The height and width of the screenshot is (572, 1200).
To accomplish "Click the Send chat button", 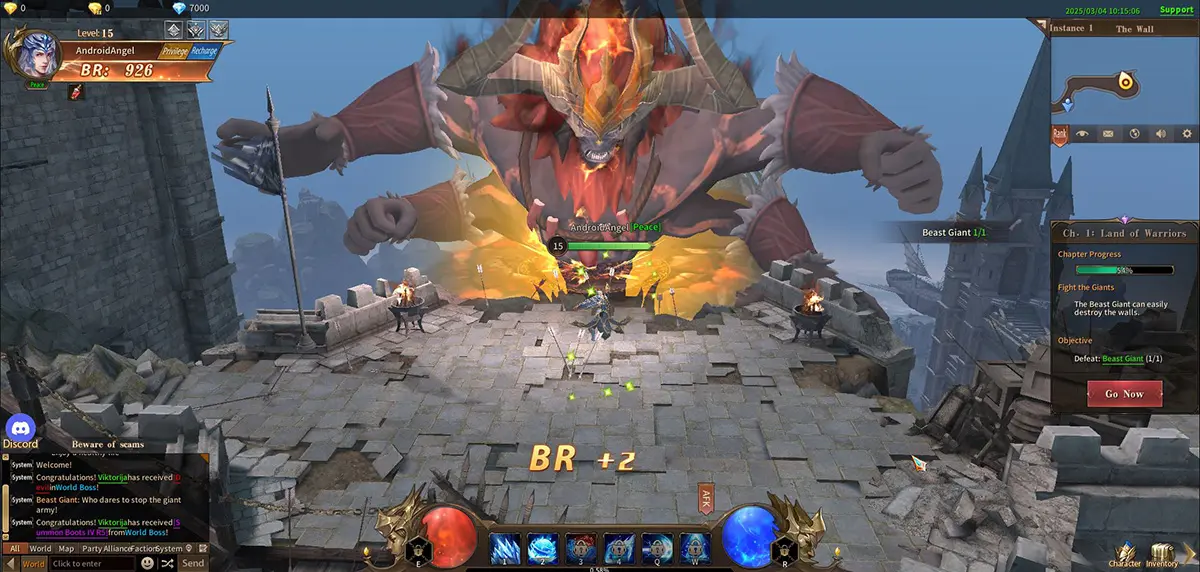I will [193, 563].
